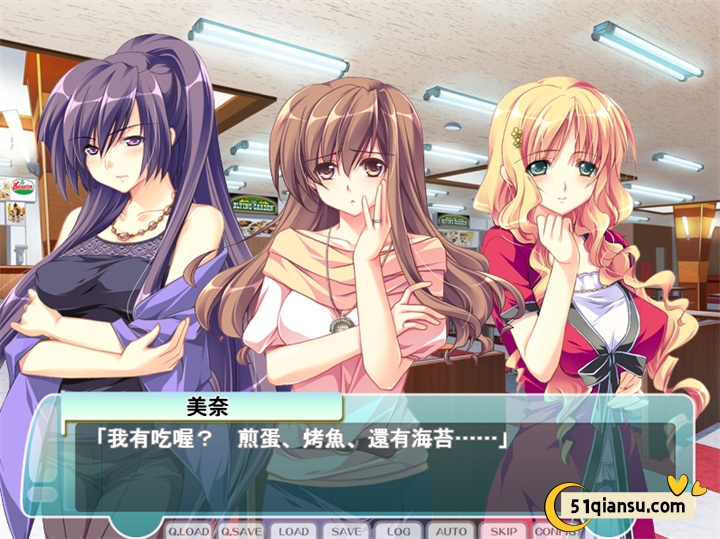
Task: Quick save with the Q.SAVE button
Action: pos(241,531)
